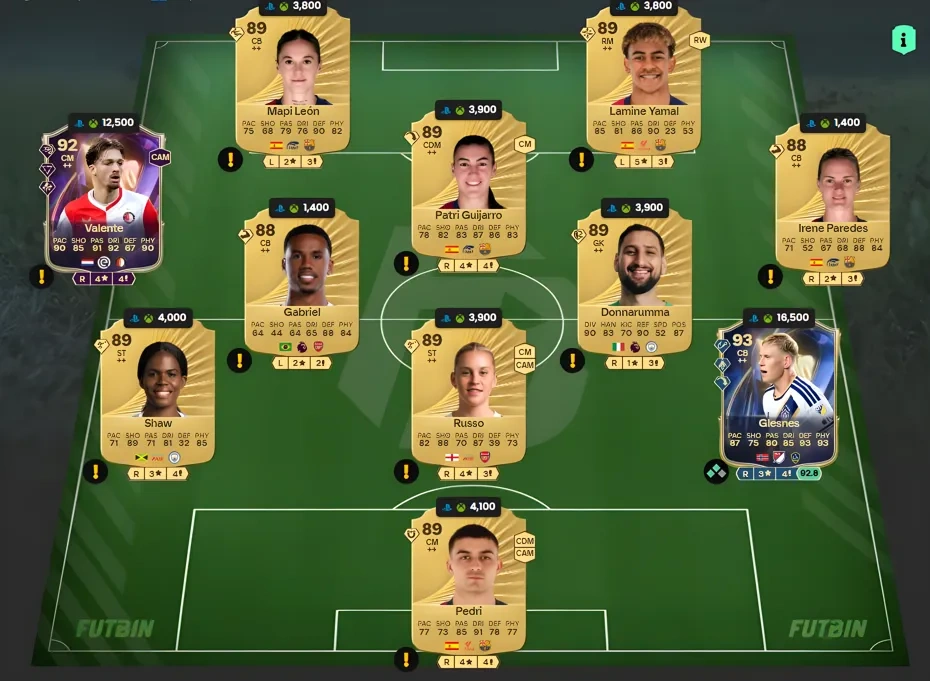Screen dimensions: 930x681
Task: Click the warning icon beside Pedri
Action: [406, 658]
